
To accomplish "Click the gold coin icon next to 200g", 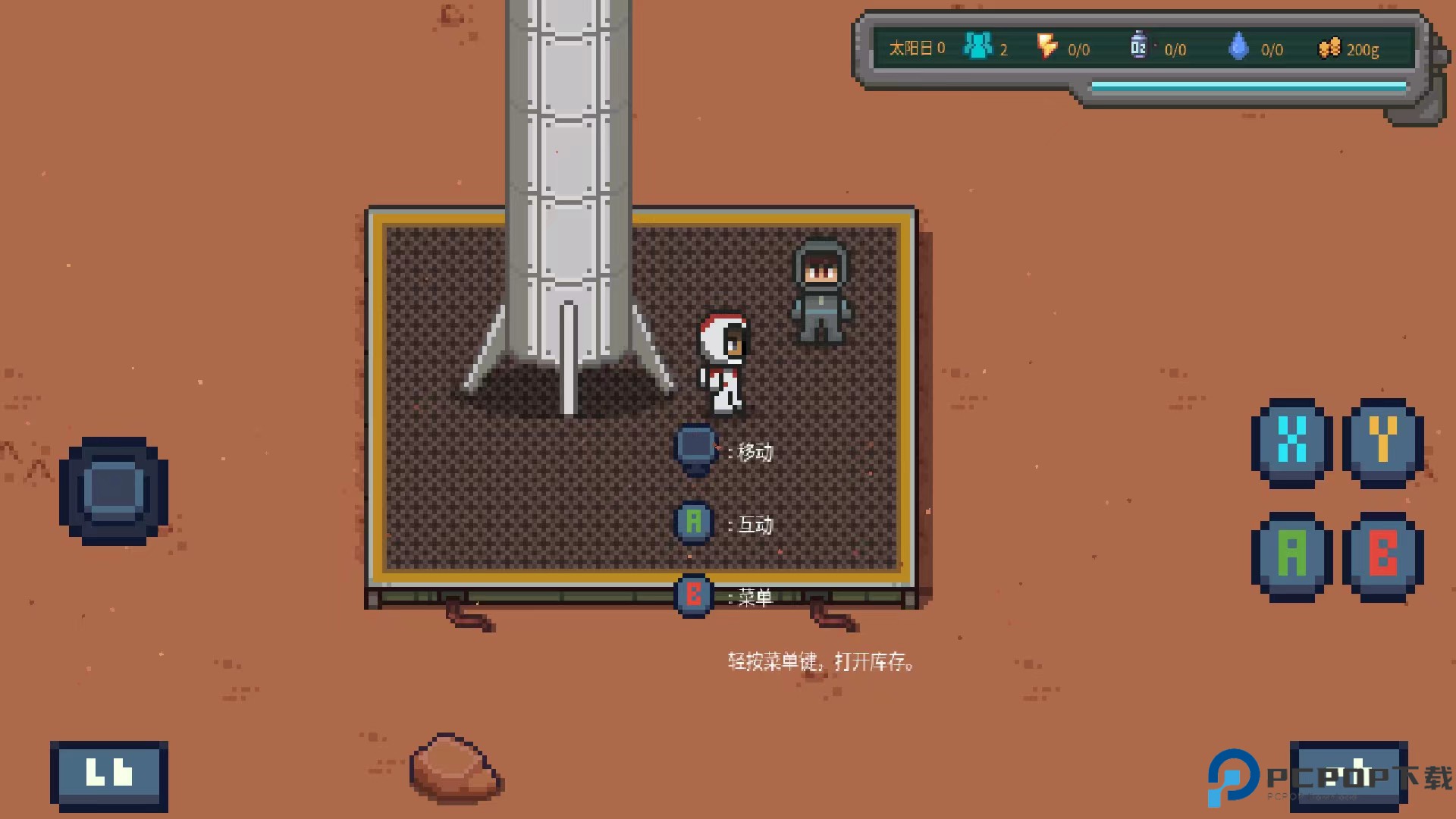I will (x=1329, y=47).
